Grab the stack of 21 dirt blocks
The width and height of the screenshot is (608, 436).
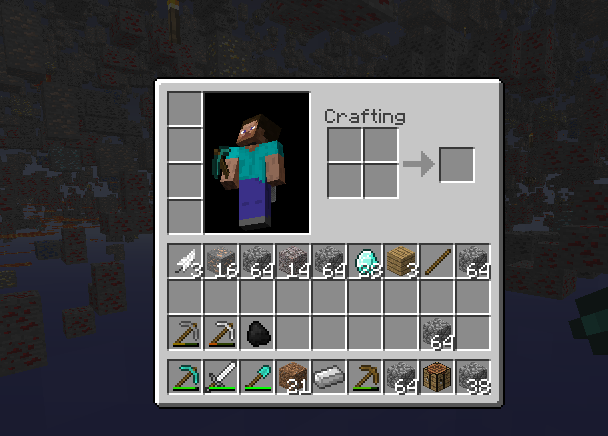293,377
